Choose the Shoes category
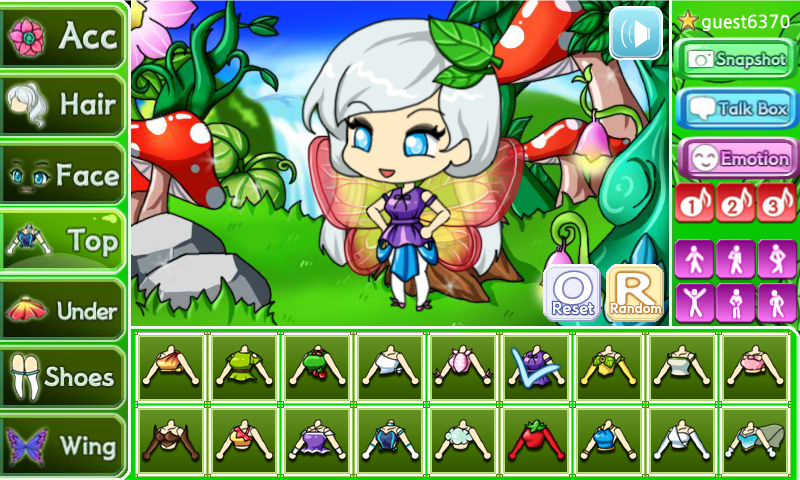The height and width of the screenshot is (480, 800). 63,377
